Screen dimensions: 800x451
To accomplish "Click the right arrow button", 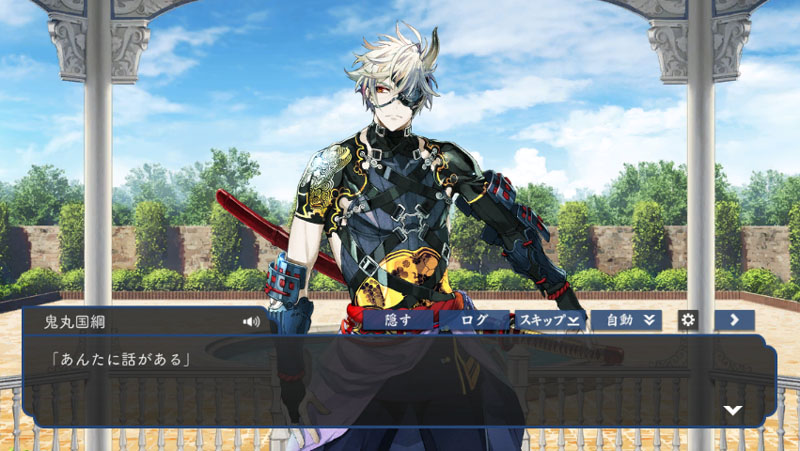I will click(734, 320).
